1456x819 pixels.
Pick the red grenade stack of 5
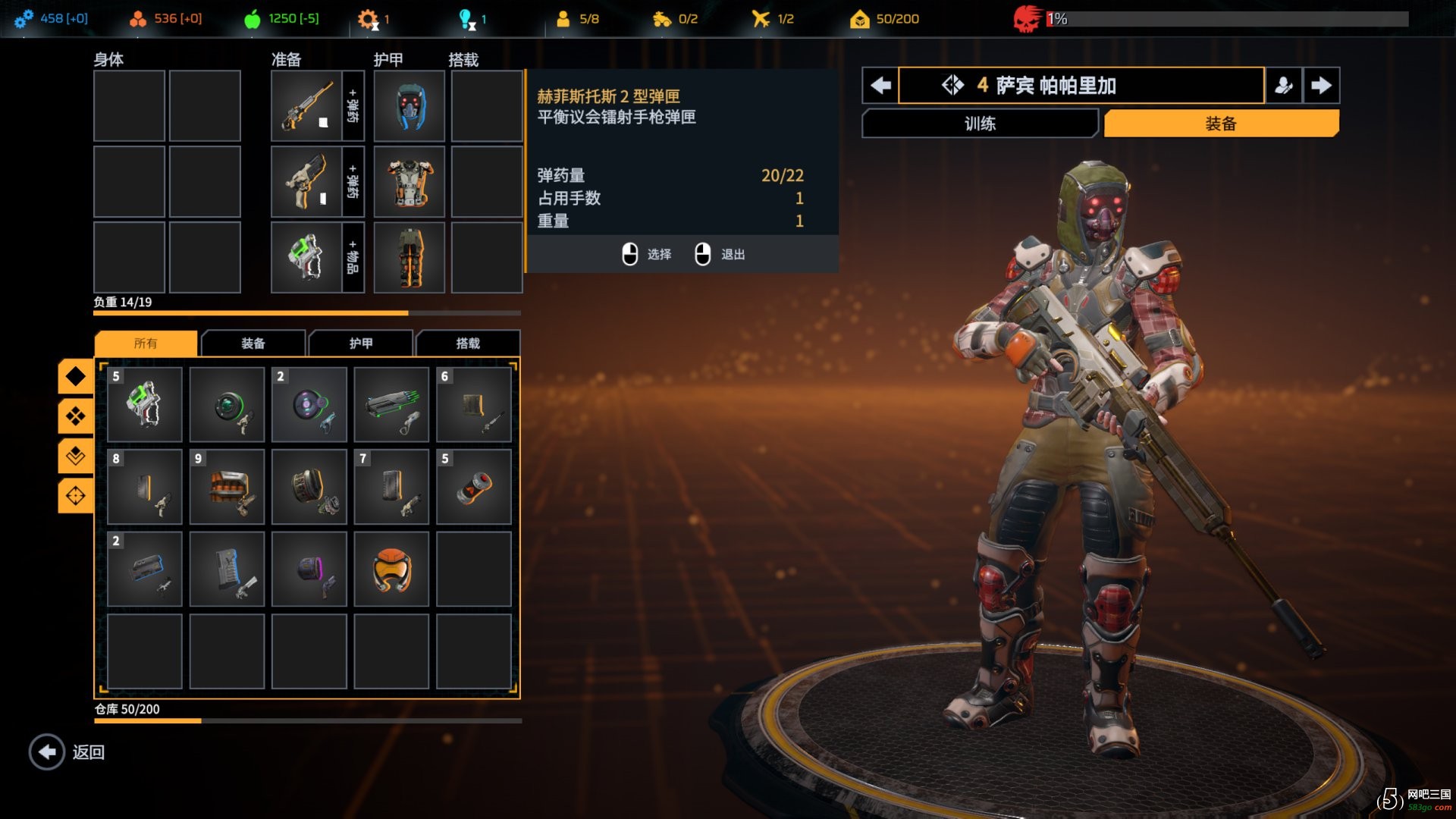pos(474,487)
